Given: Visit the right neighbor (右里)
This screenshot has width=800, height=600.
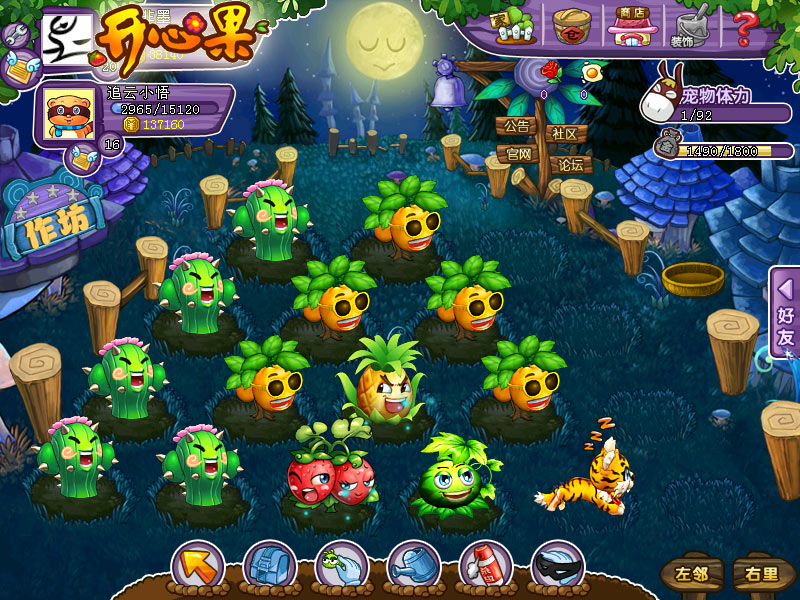Looking at the screenshot, I should click(x=757, y=574).
